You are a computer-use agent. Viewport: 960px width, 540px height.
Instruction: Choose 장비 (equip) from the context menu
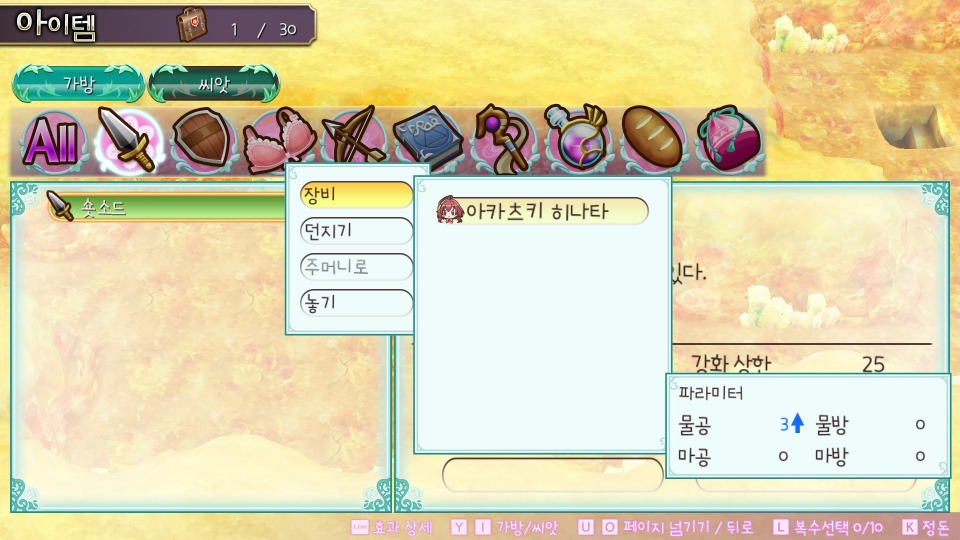coord(356,196)
